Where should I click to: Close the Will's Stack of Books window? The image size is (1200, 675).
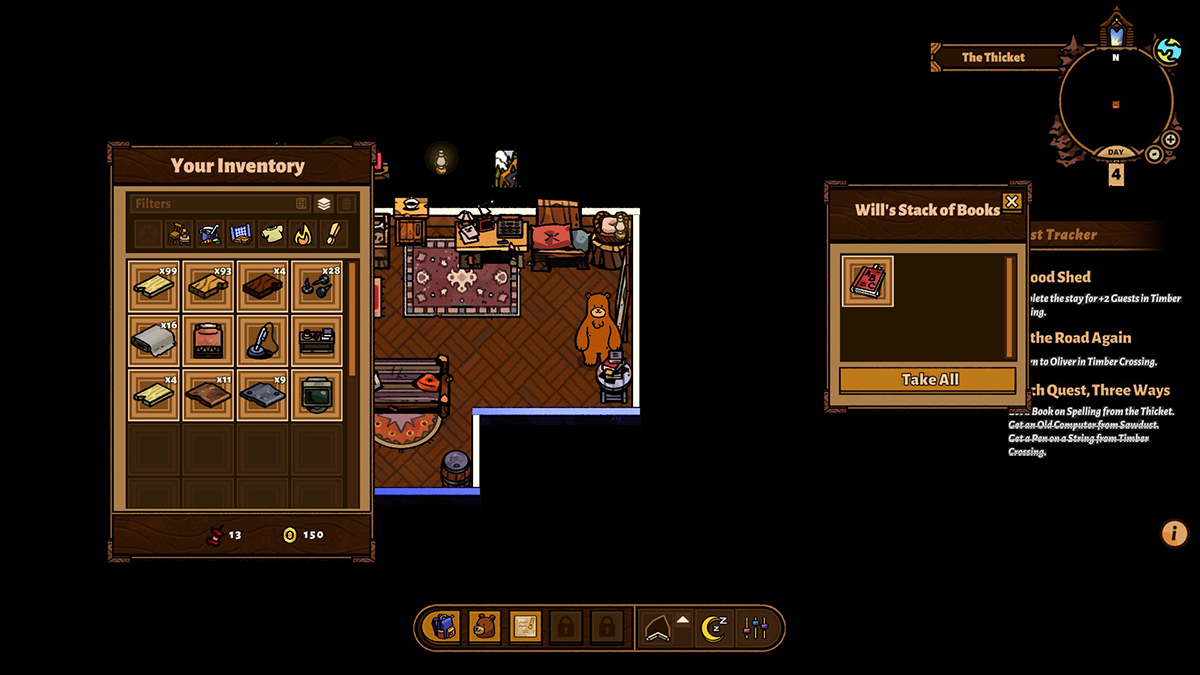[x=1011, y=202]
